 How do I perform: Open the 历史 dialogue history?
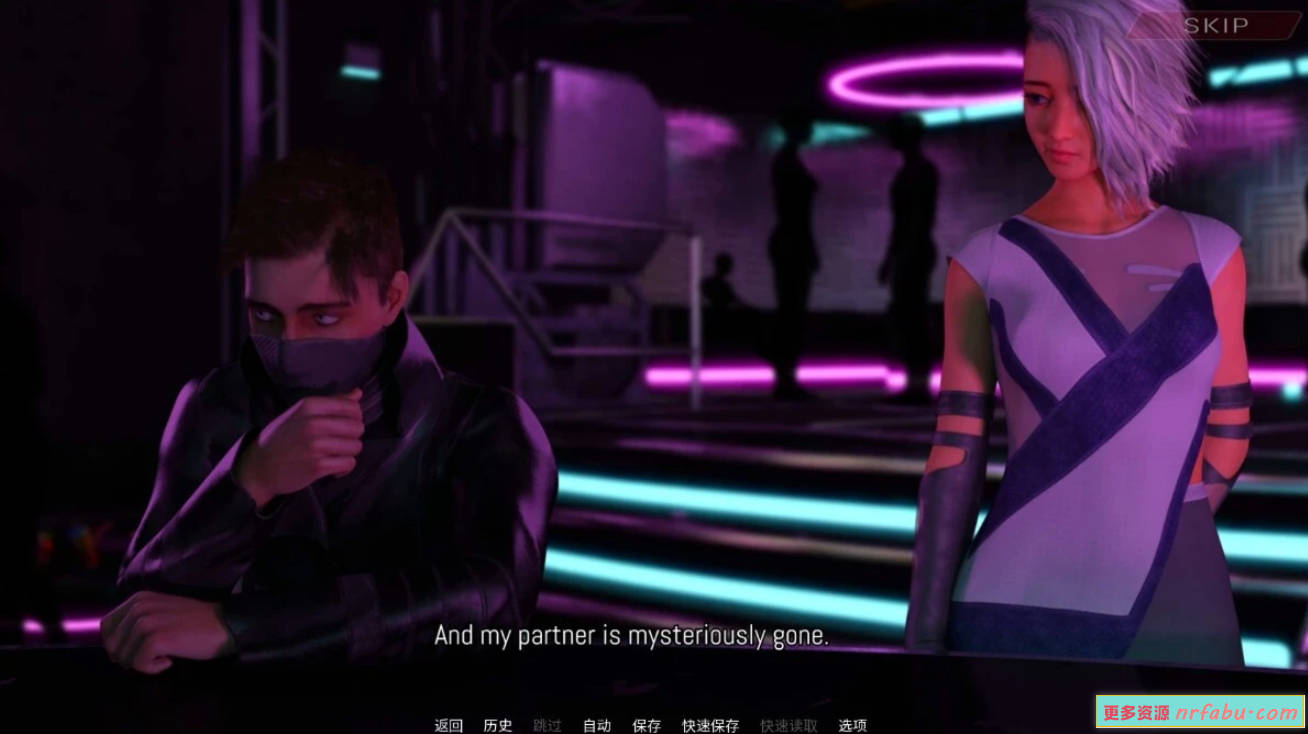coord(497,725)
